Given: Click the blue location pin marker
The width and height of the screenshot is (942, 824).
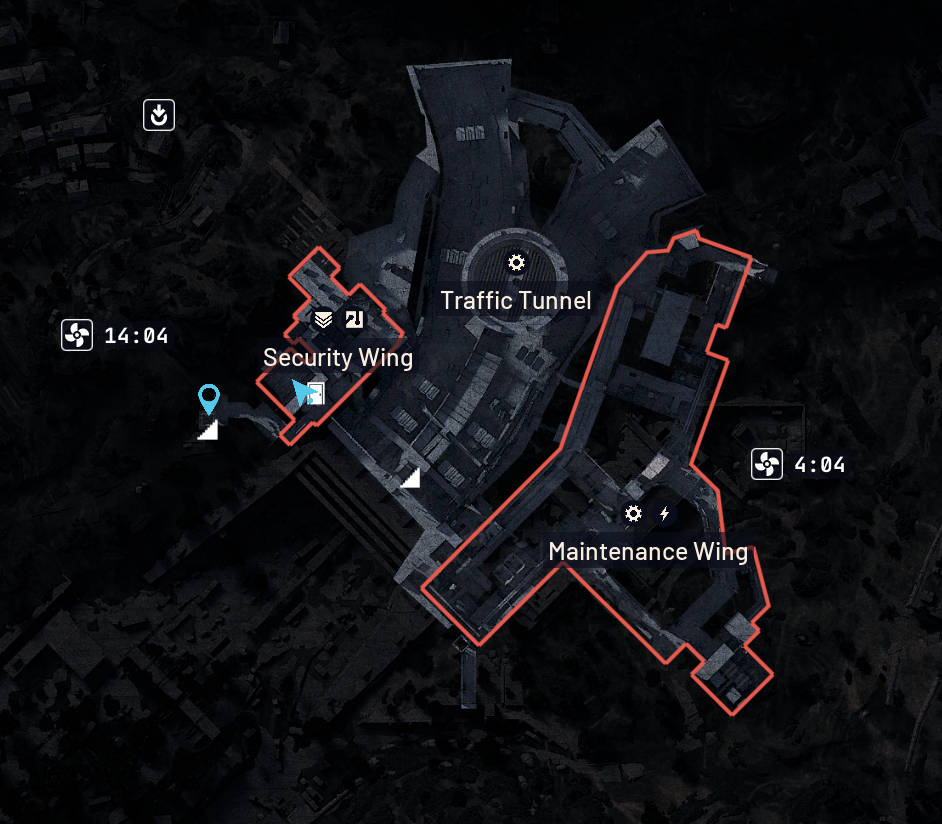Looking at the screenshot, I should click(208, 399).
